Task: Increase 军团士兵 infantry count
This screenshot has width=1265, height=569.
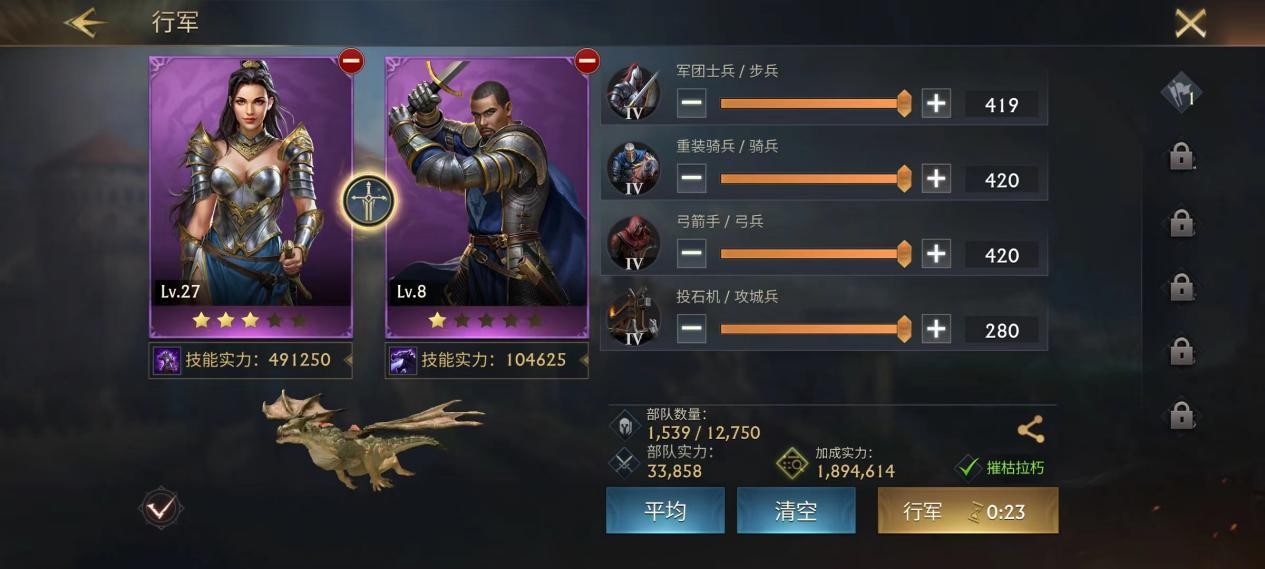Action: [936, 103]
